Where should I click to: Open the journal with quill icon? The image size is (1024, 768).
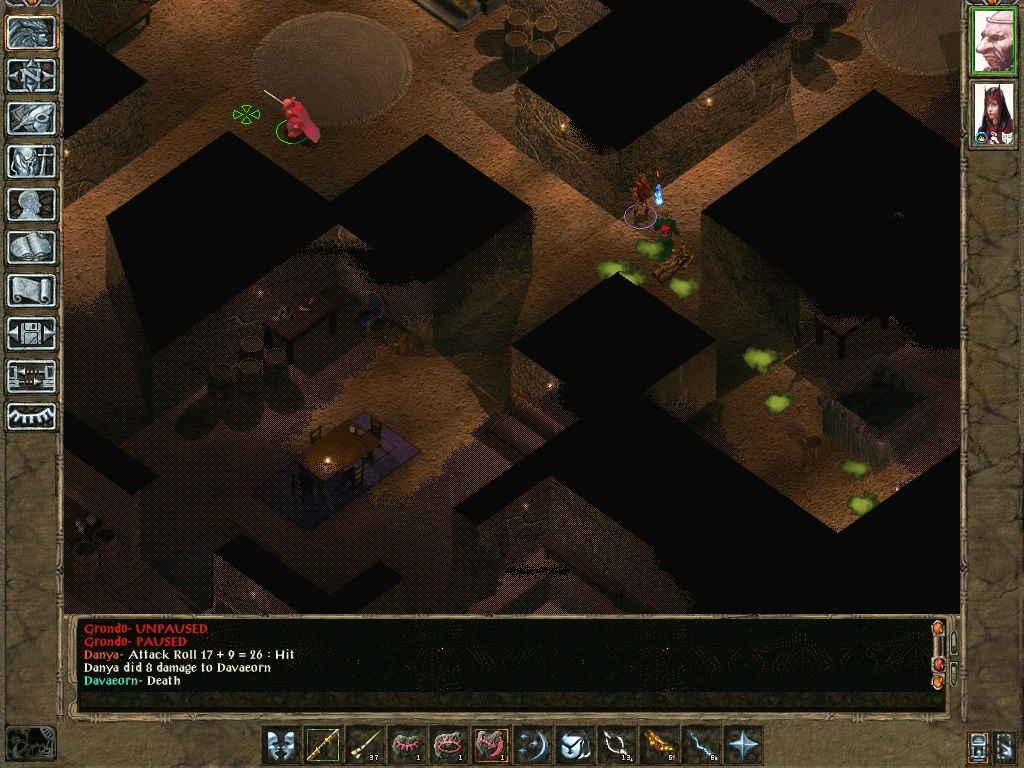tap(31, 118)
